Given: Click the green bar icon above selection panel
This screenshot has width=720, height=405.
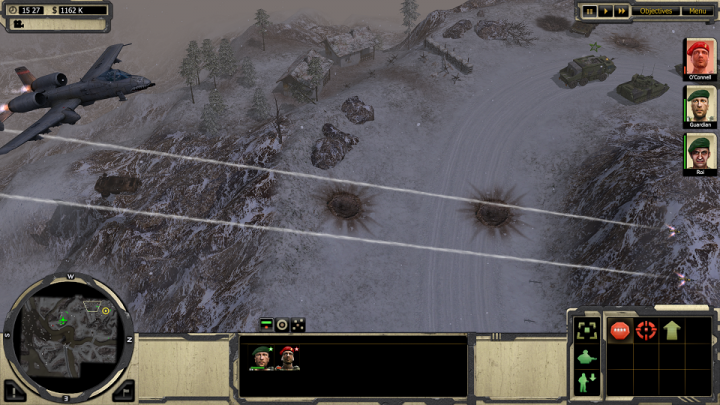Looking at the screenshot, I should (x=266, y=324).
